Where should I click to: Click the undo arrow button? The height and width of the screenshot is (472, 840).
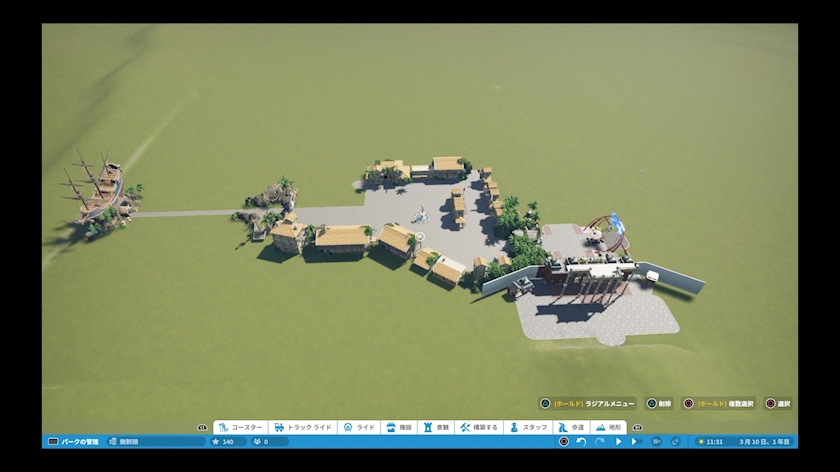coord(581,441)
